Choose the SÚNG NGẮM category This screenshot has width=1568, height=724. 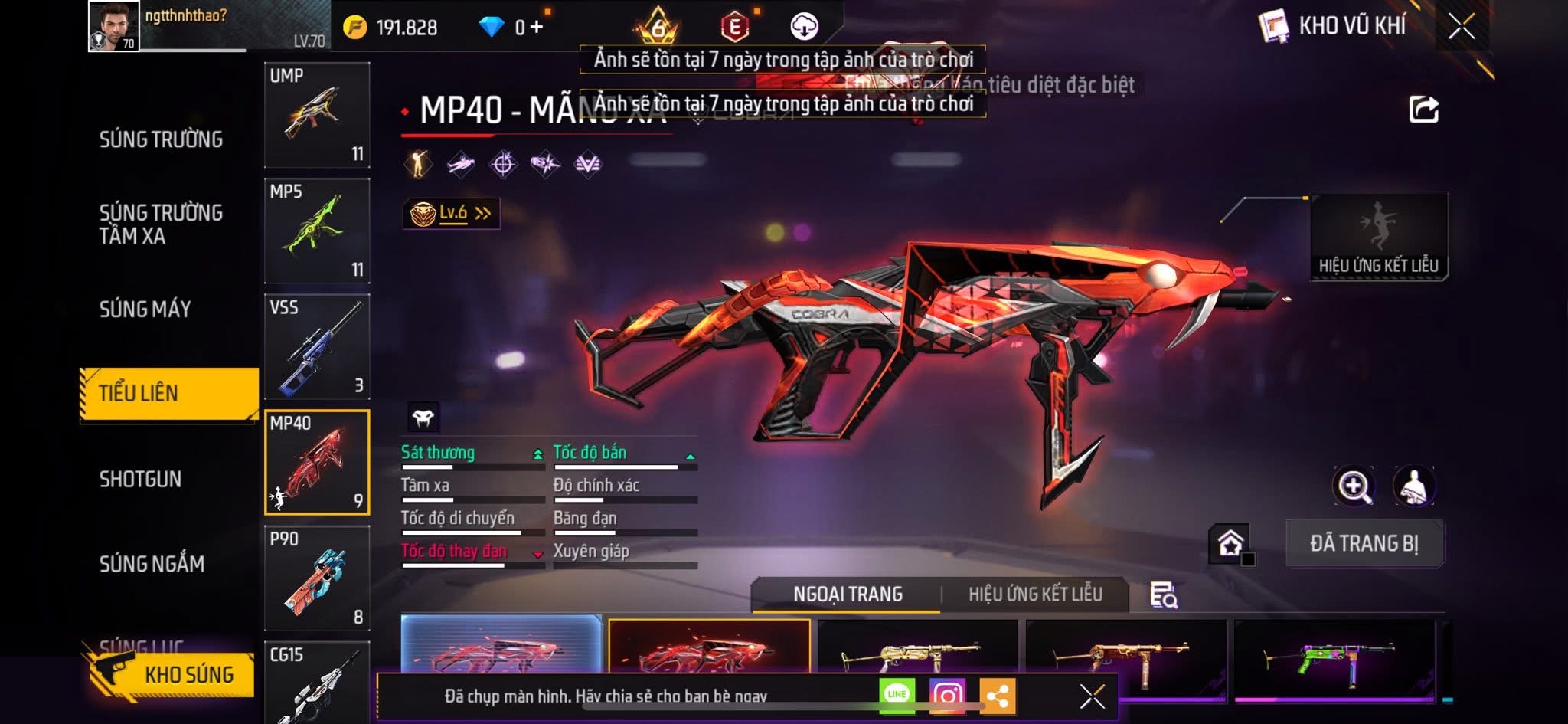pos(152,565)
